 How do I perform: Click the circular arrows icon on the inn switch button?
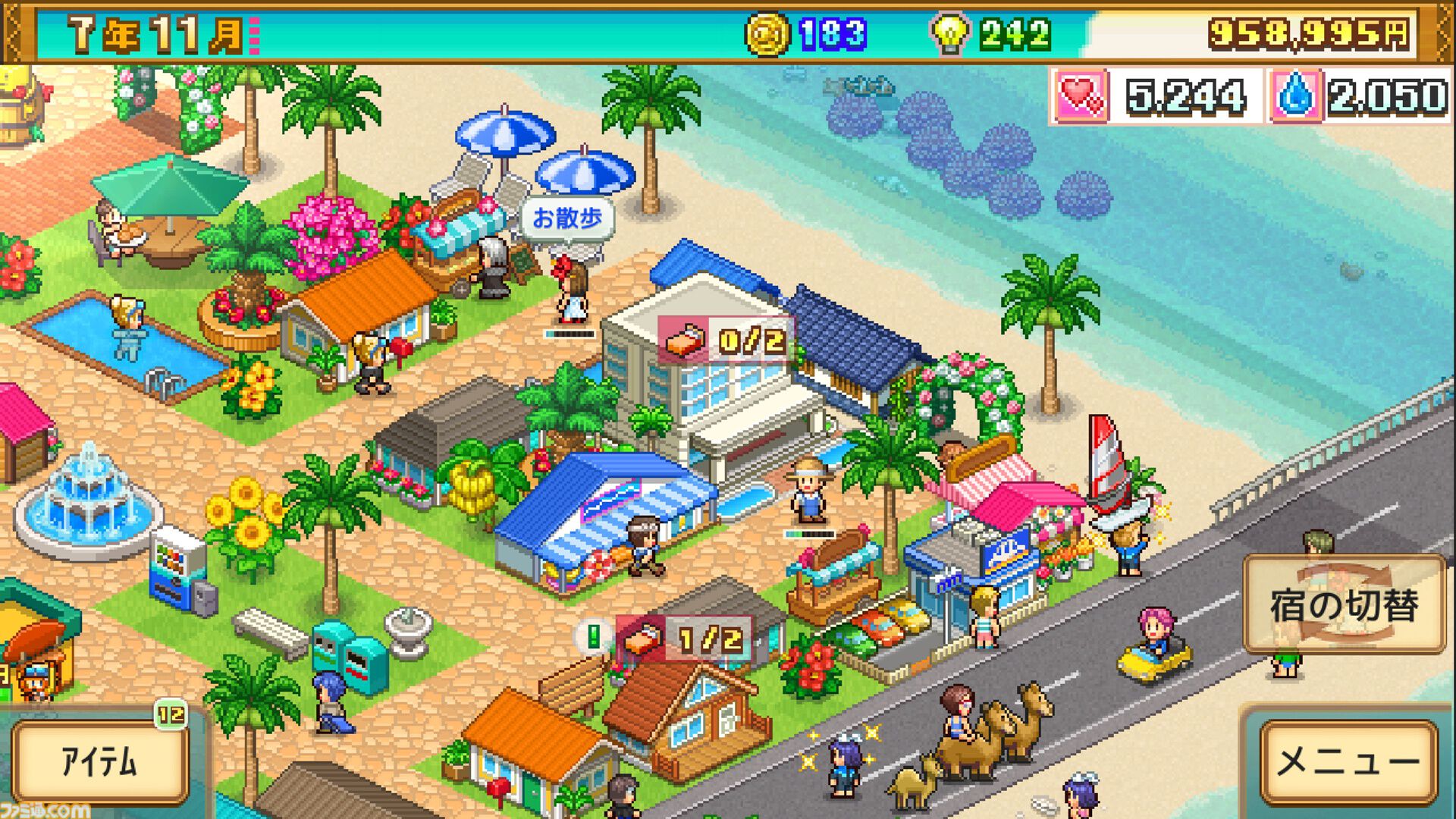(1345, 604)
